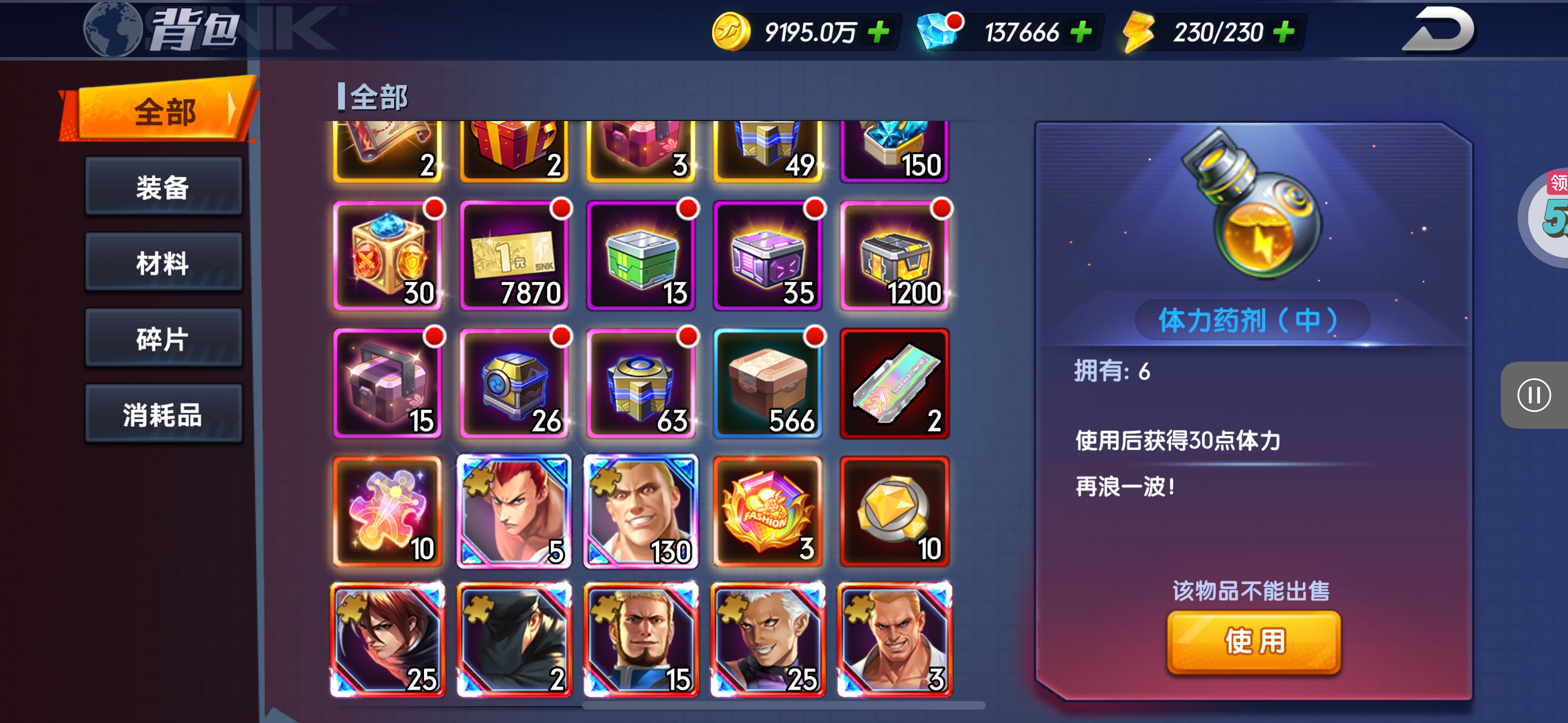
Task: Go back with the return arrow
Action: click(x=1438, y=30)
